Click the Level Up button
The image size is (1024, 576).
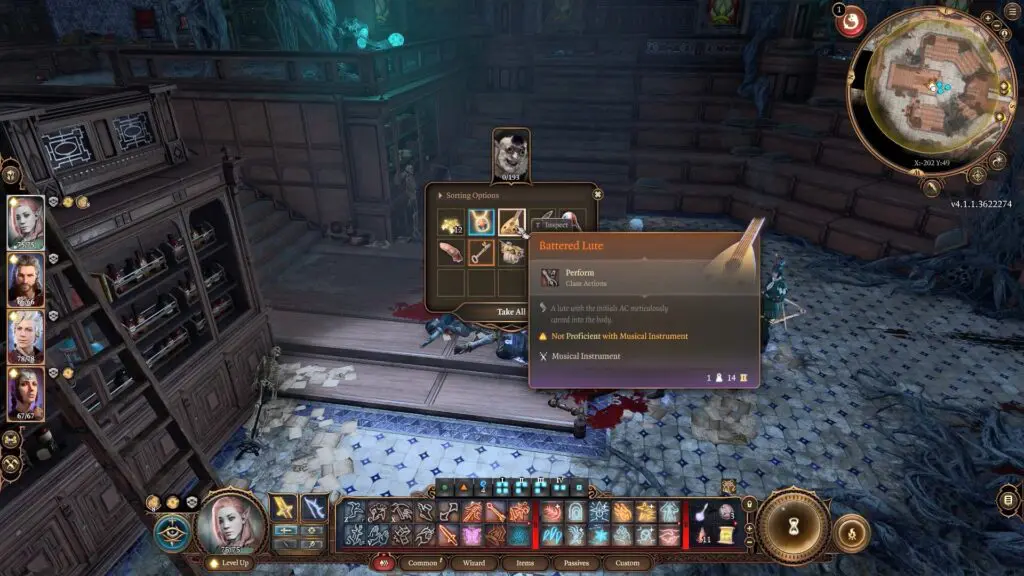click(x=229, y=563)
